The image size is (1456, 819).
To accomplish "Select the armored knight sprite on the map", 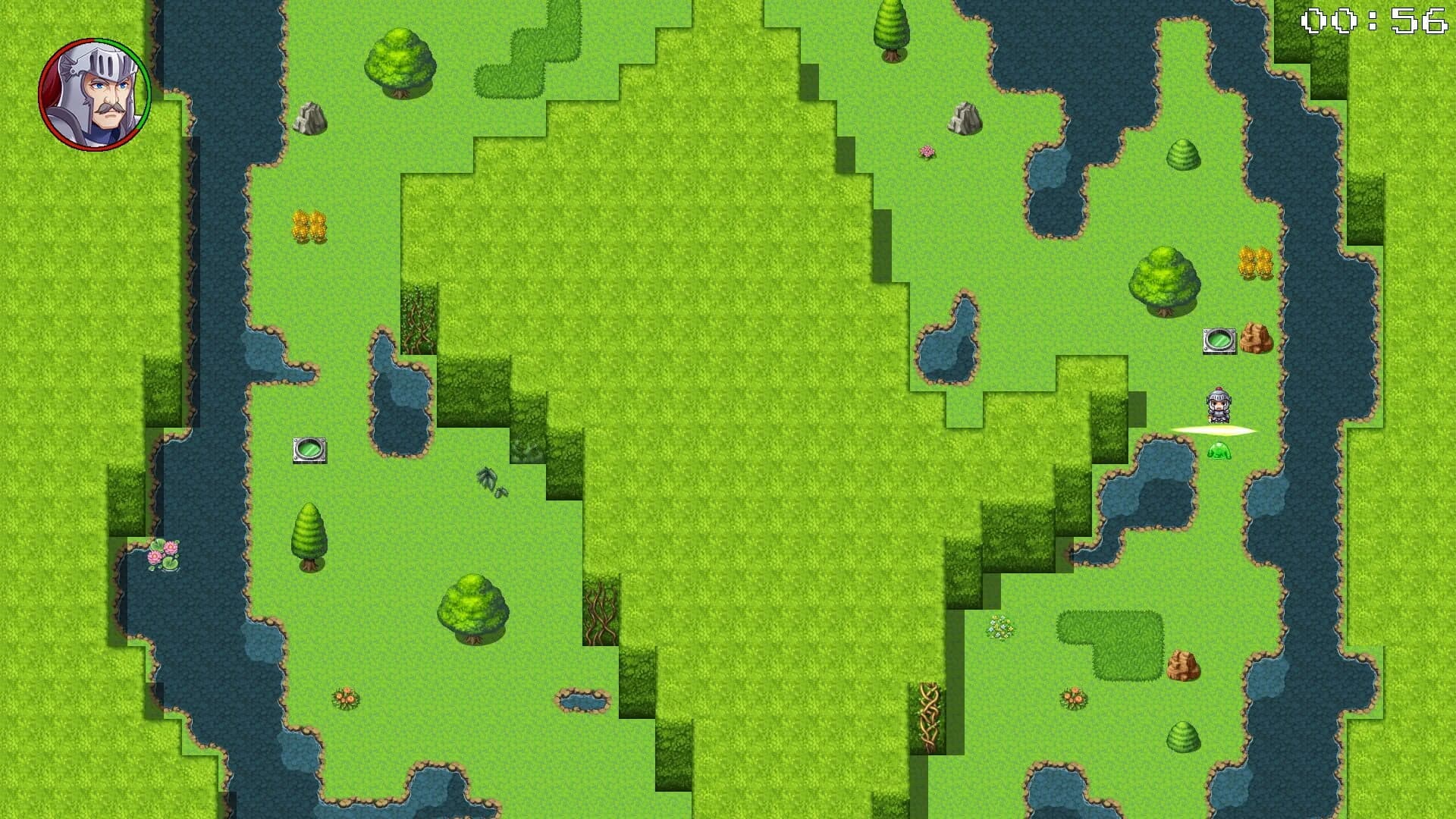I will [x=1219, y=406].
